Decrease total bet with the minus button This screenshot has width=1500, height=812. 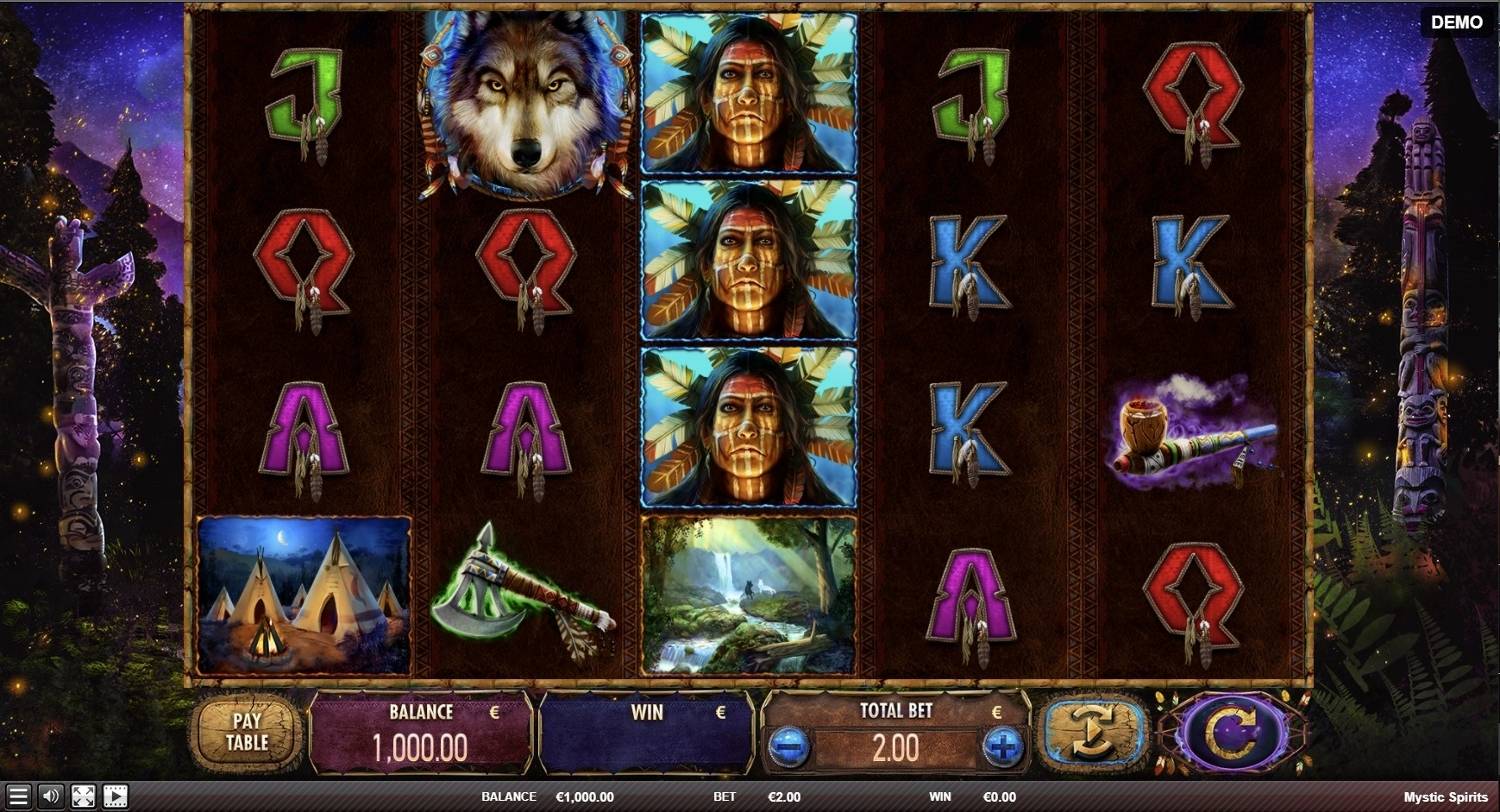click(x=788, y=746)
